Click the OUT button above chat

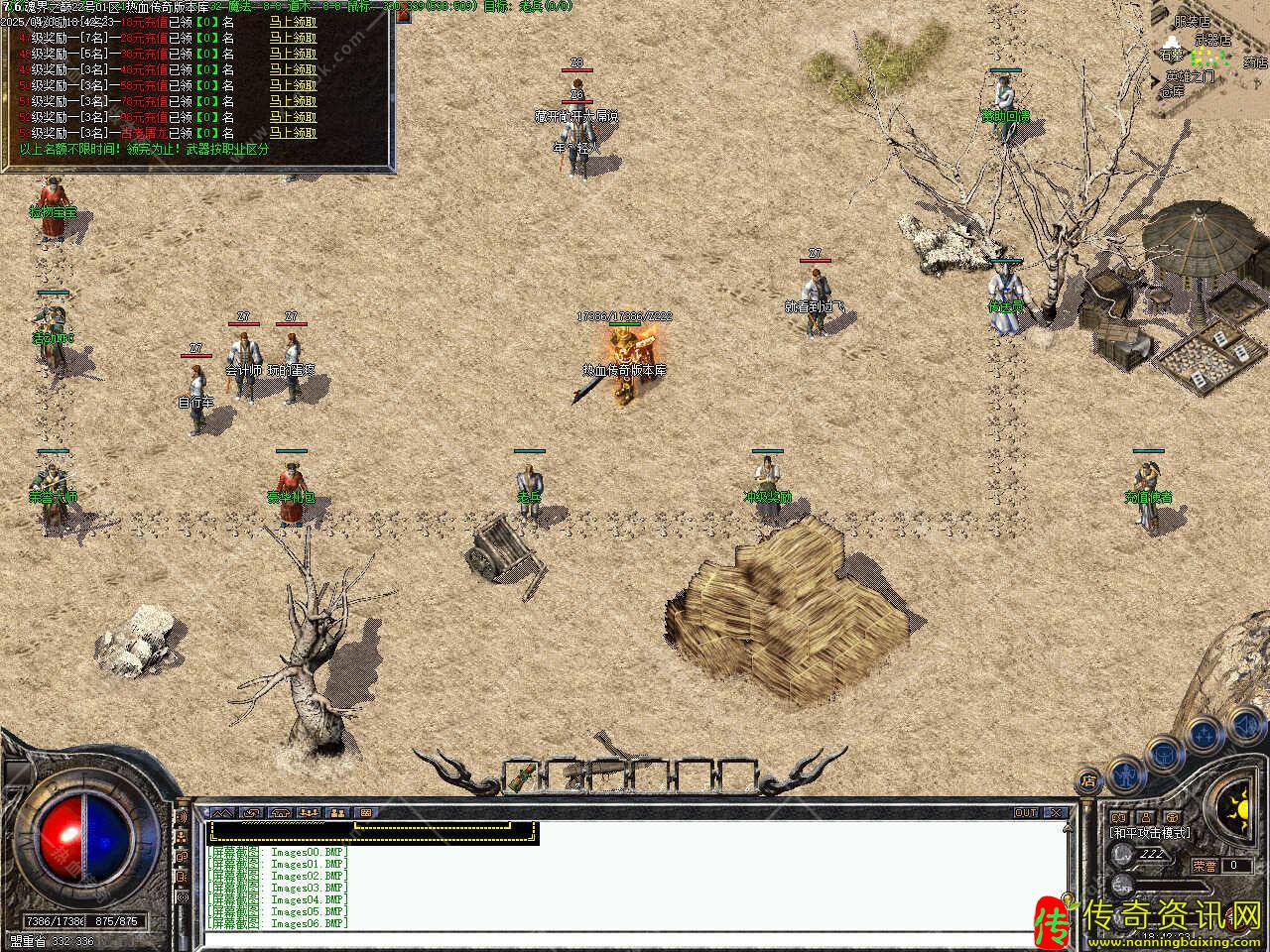pos(1025,813)
